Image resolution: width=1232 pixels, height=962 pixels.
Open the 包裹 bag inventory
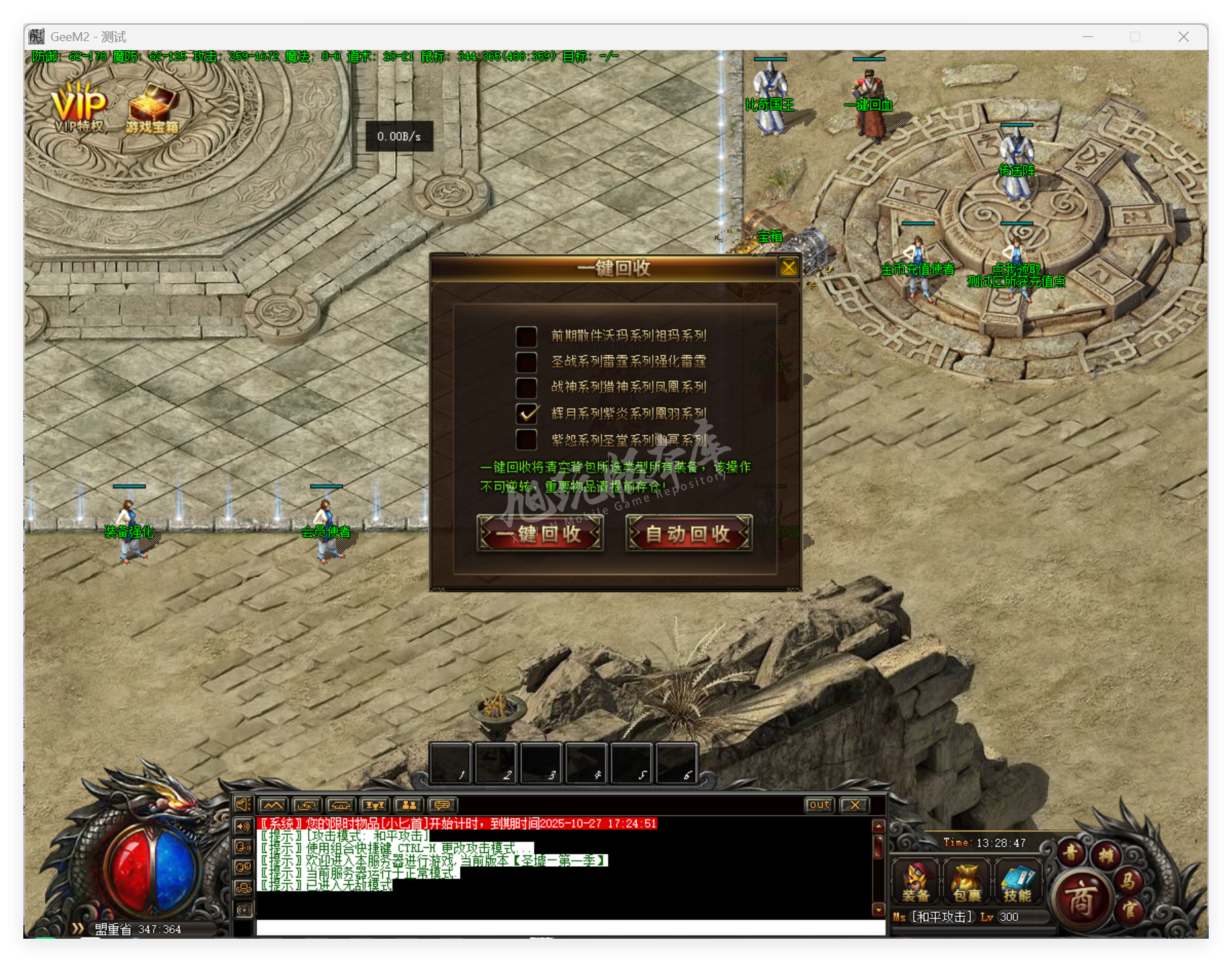(966, 883)
